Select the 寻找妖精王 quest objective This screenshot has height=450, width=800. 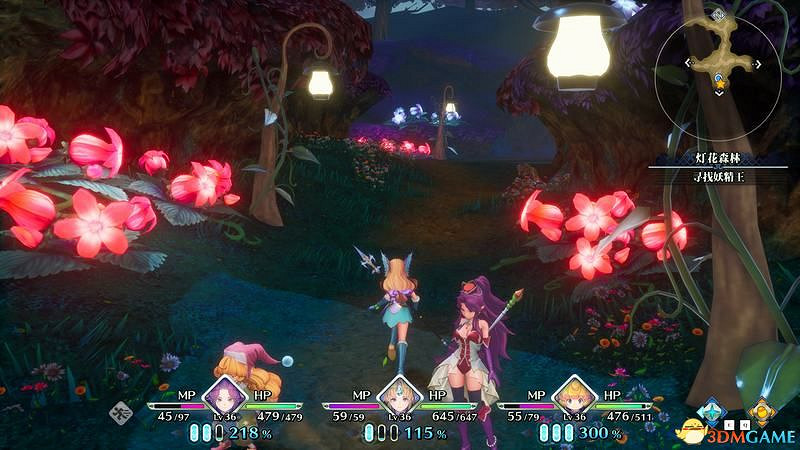pyautogui.click(x=711, y=177)
